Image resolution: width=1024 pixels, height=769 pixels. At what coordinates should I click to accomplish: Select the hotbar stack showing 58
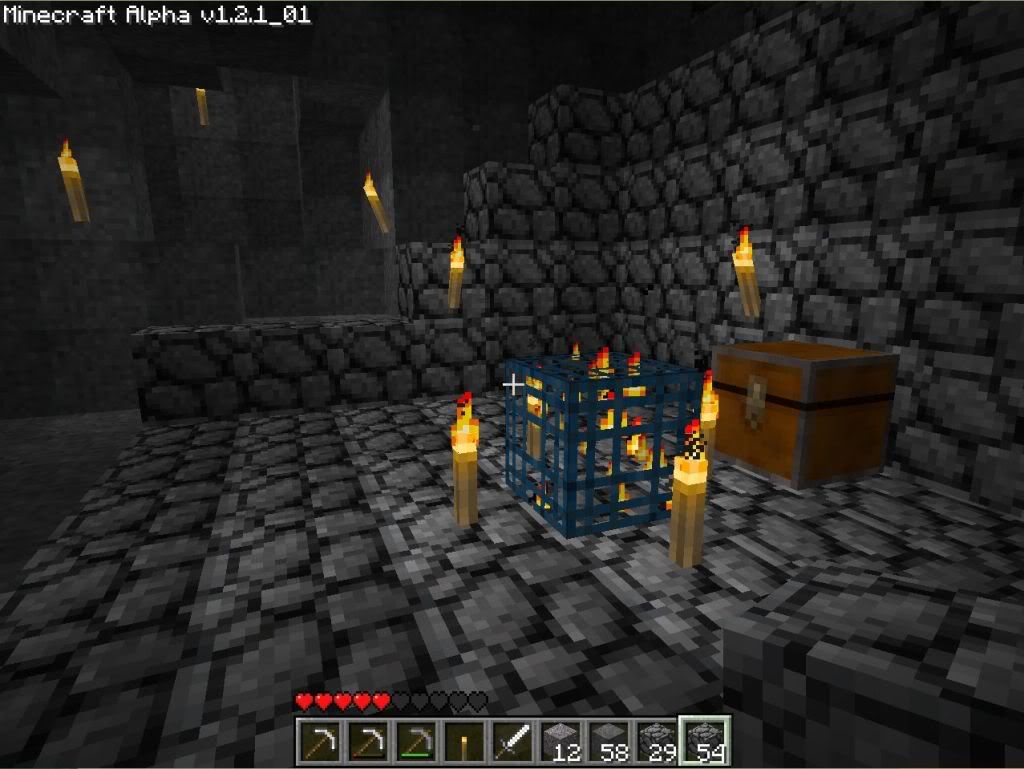(608, 742)
